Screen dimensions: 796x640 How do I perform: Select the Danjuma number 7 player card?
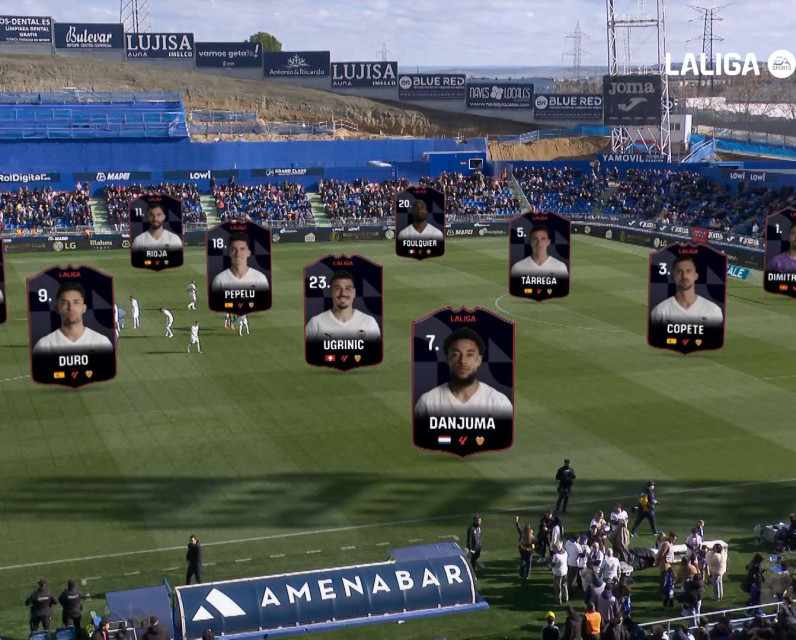(x=463, y=381)
